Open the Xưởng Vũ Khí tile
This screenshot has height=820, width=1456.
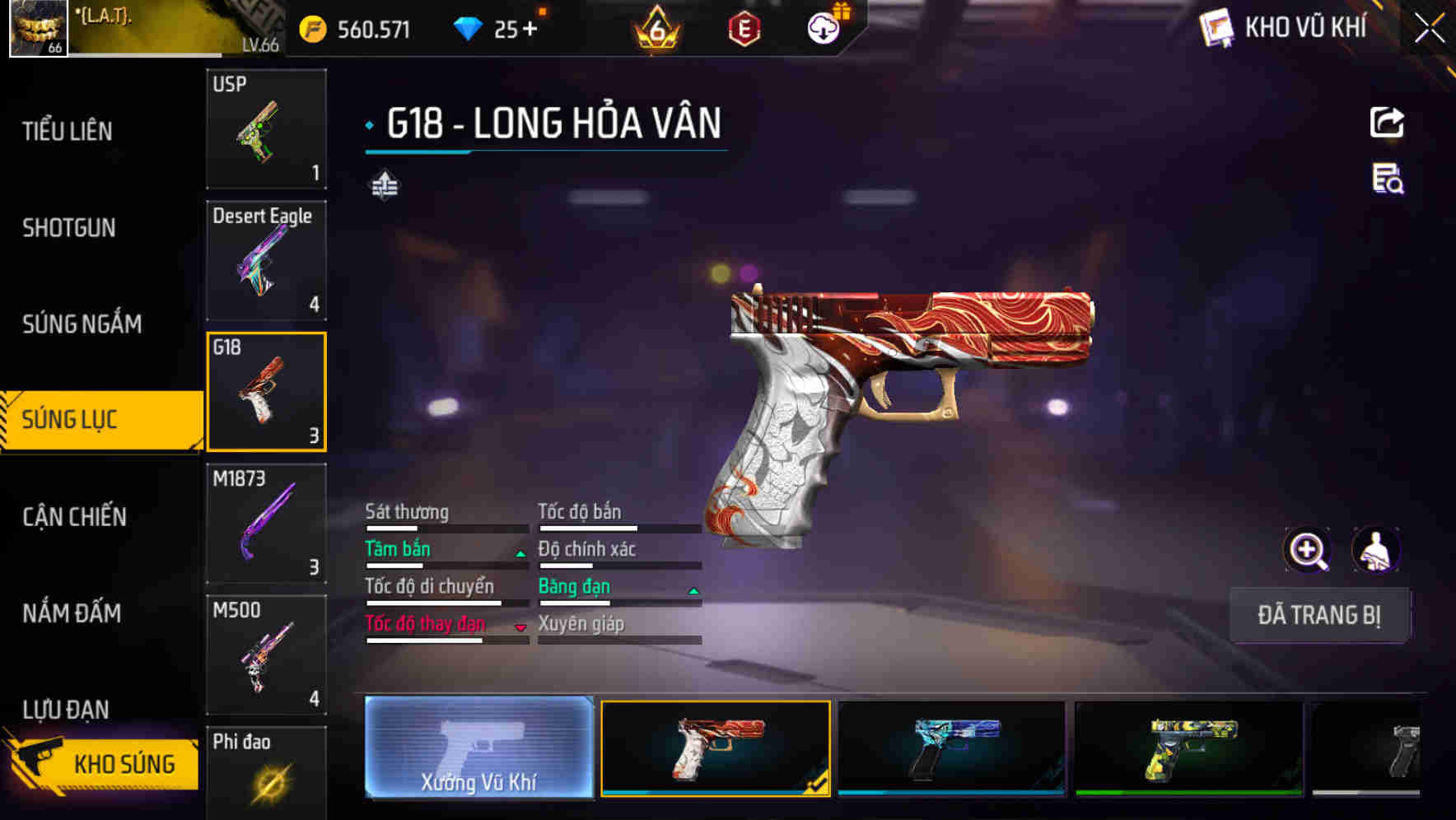coord(478,748)
